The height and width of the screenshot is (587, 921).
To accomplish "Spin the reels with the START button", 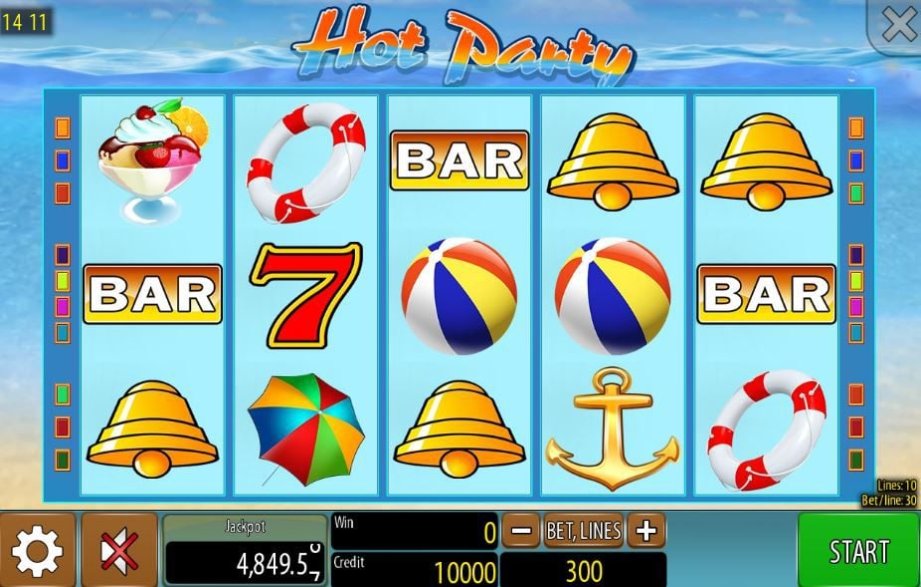I will click(x=858, y=551).
